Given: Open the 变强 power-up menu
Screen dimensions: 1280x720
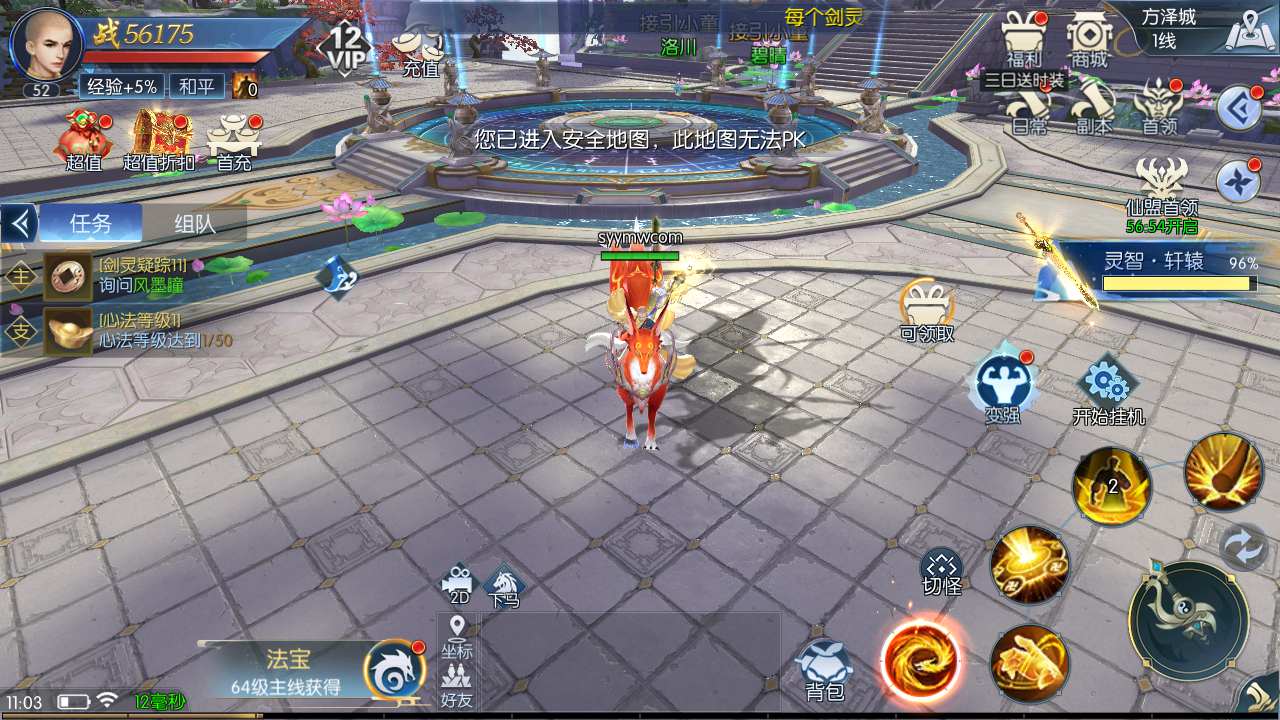Looking at the screenshot, I should (1002, 387).
